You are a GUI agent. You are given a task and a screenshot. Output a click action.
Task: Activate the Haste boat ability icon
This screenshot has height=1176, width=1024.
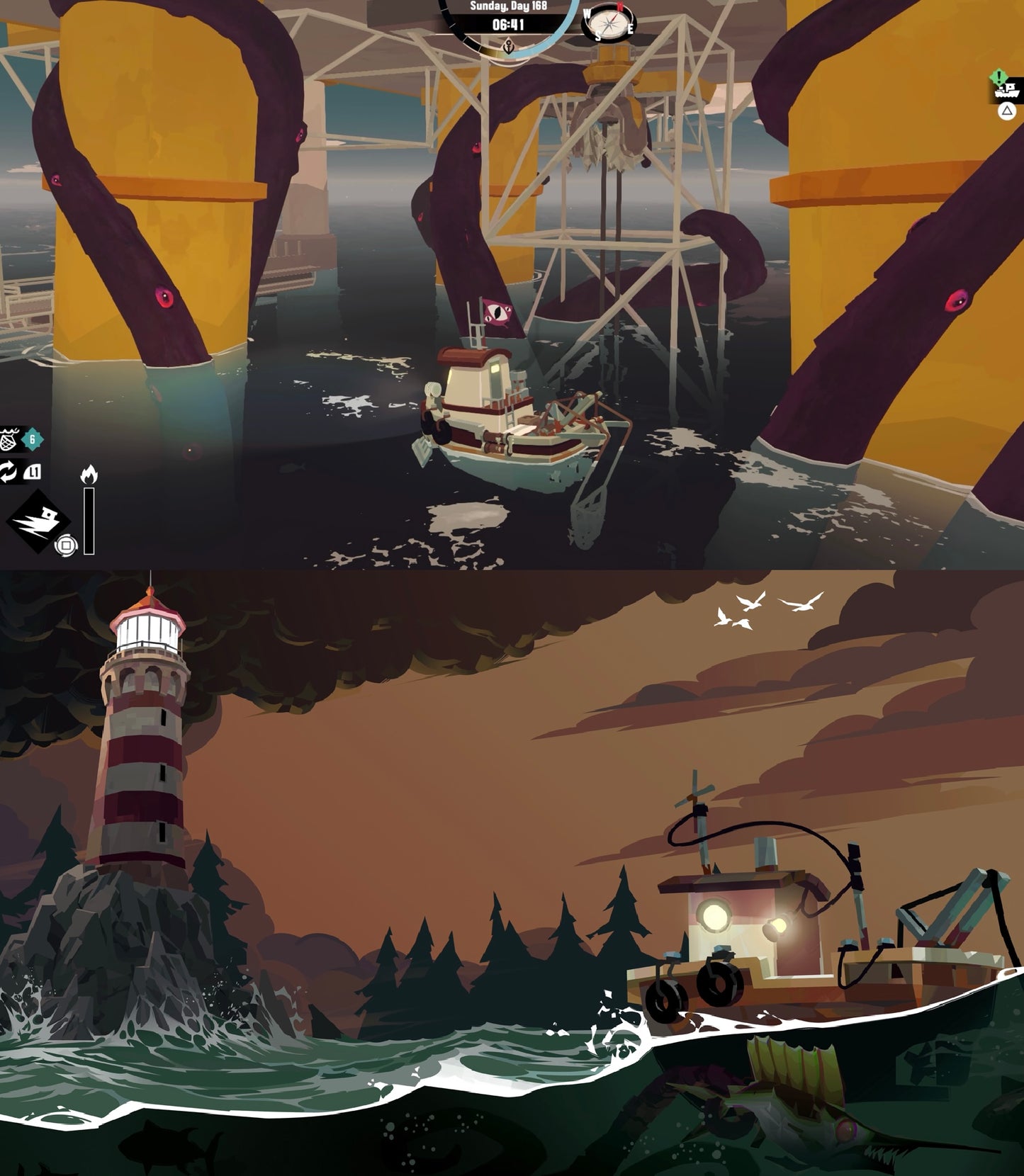[38, 521]
